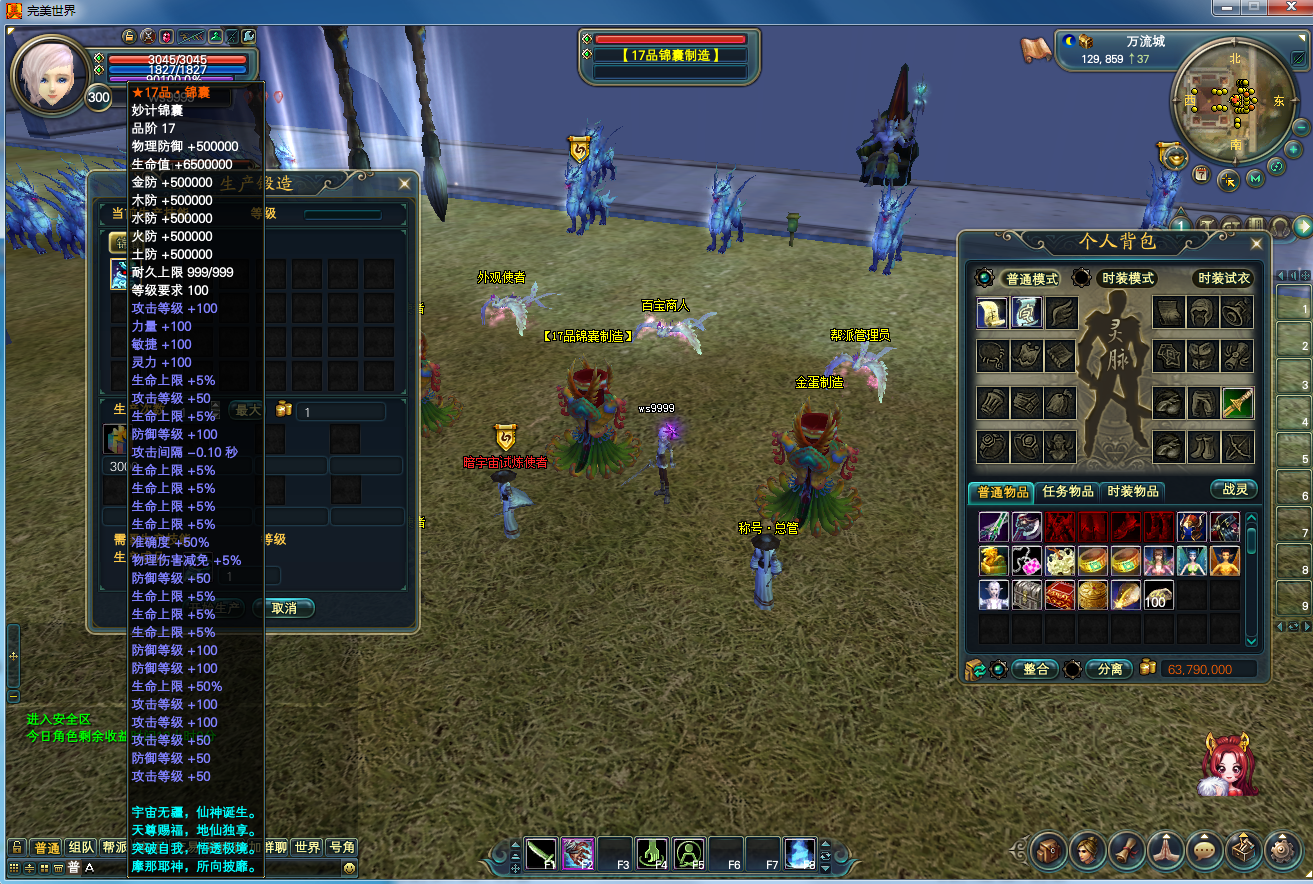Switch to the 任务物品 tab
Viewport: 1313px width, 884px height.
pyautogui.click(x=1067, y=491)
